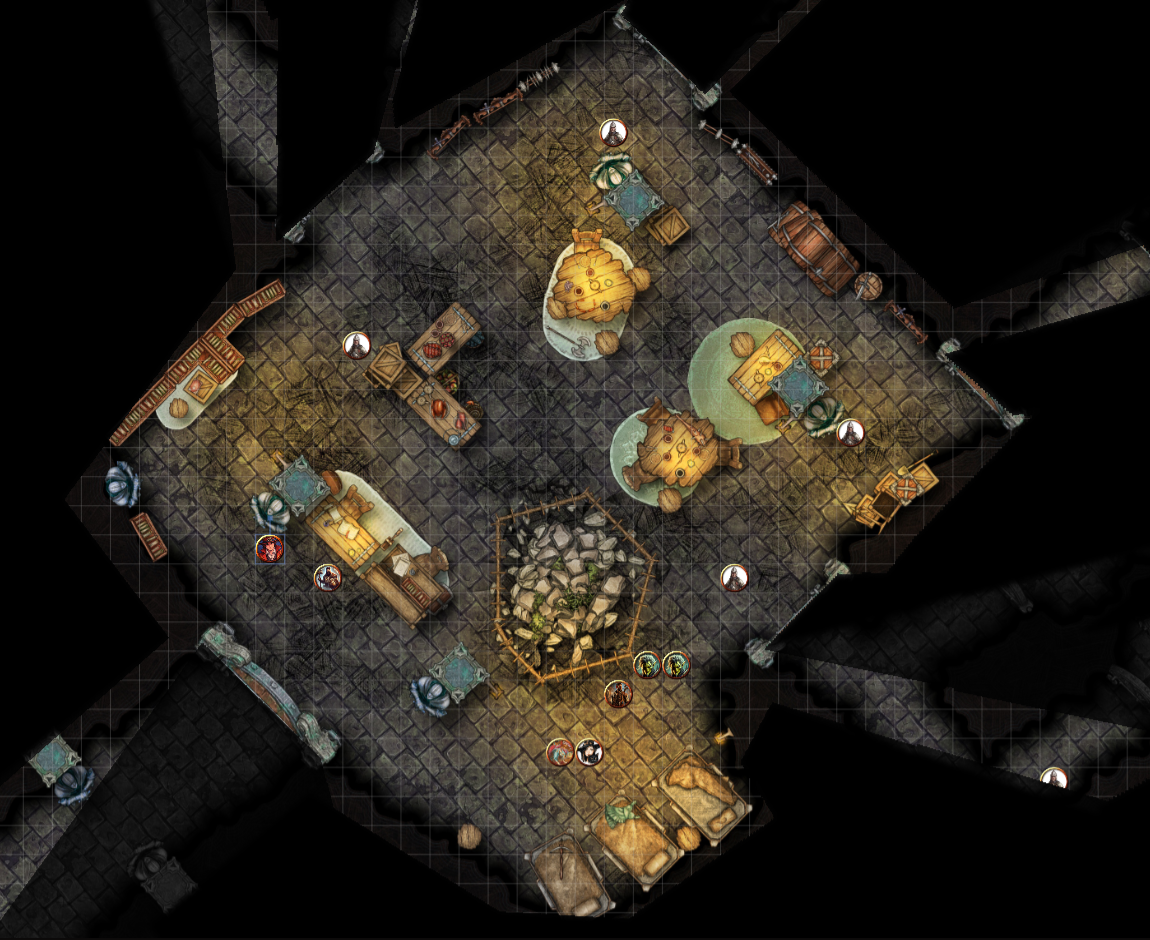Choose the pink-toned token beside the pale woman
Screen dimensions: 1150x940
(560, 752)
